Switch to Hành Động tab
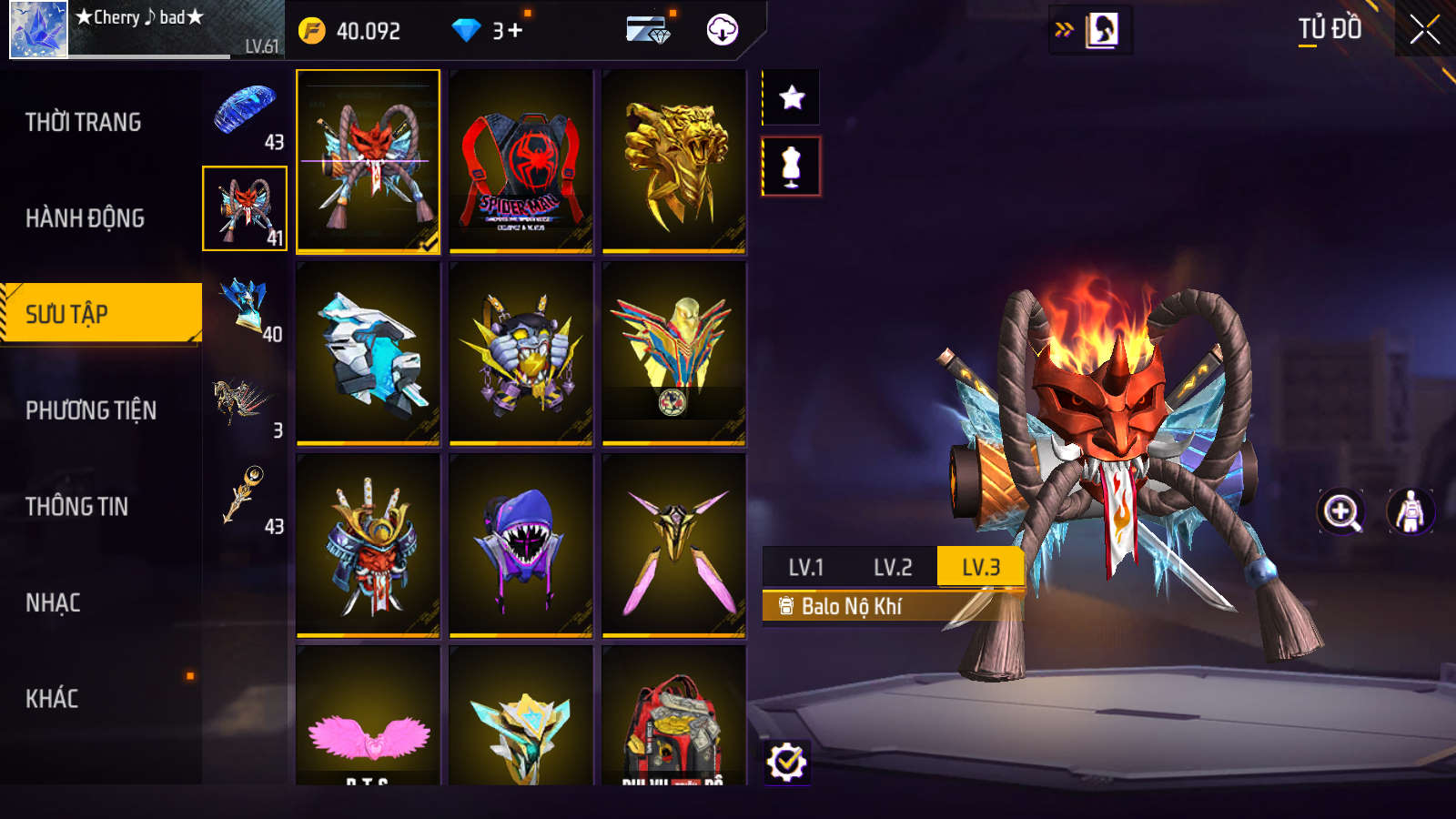The image size is (1456, 819). pos(86,218)
